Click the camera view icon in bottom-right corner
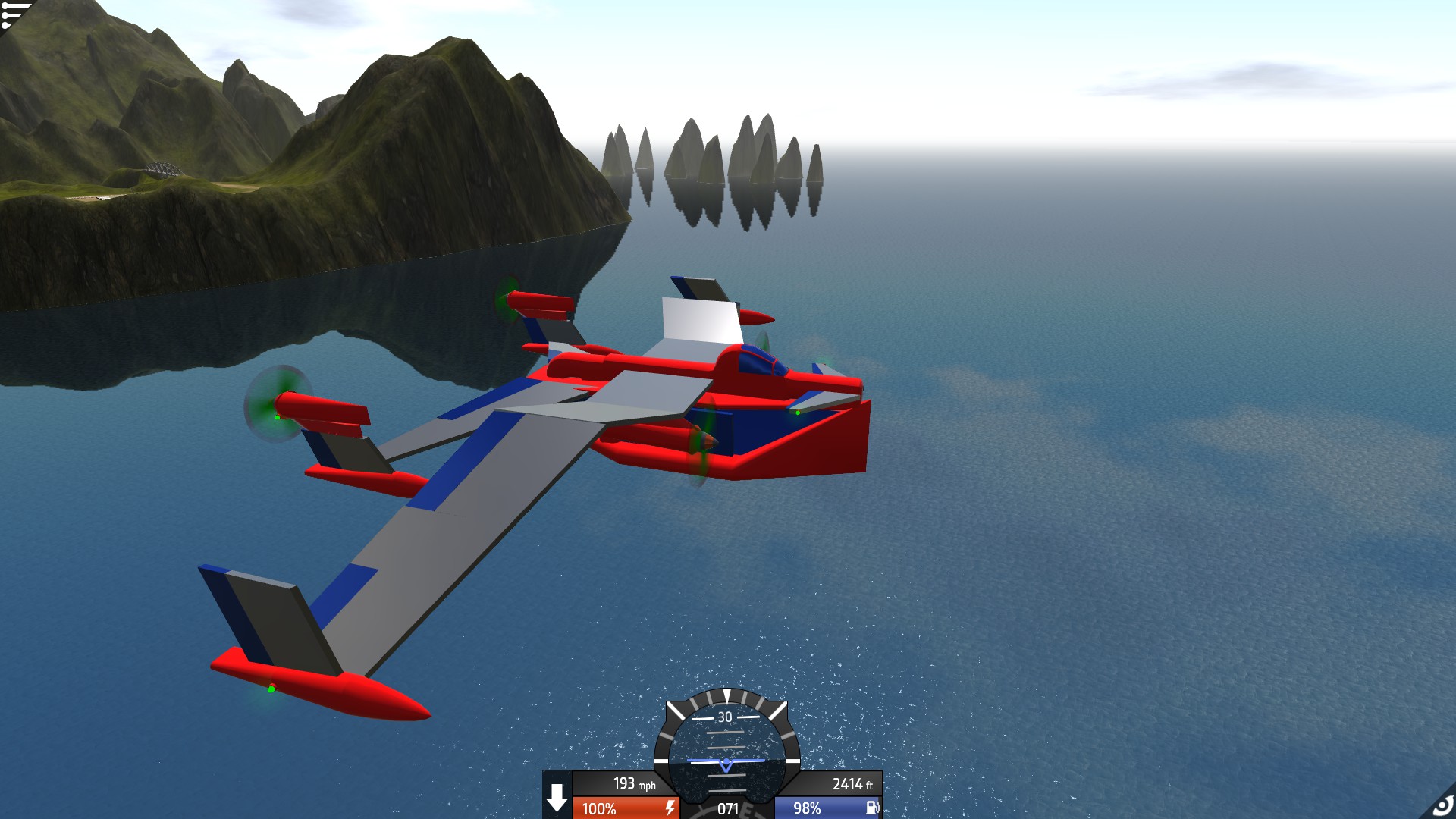The width and height of the screenshot is (1456, 819). (x=1442, y=806)
